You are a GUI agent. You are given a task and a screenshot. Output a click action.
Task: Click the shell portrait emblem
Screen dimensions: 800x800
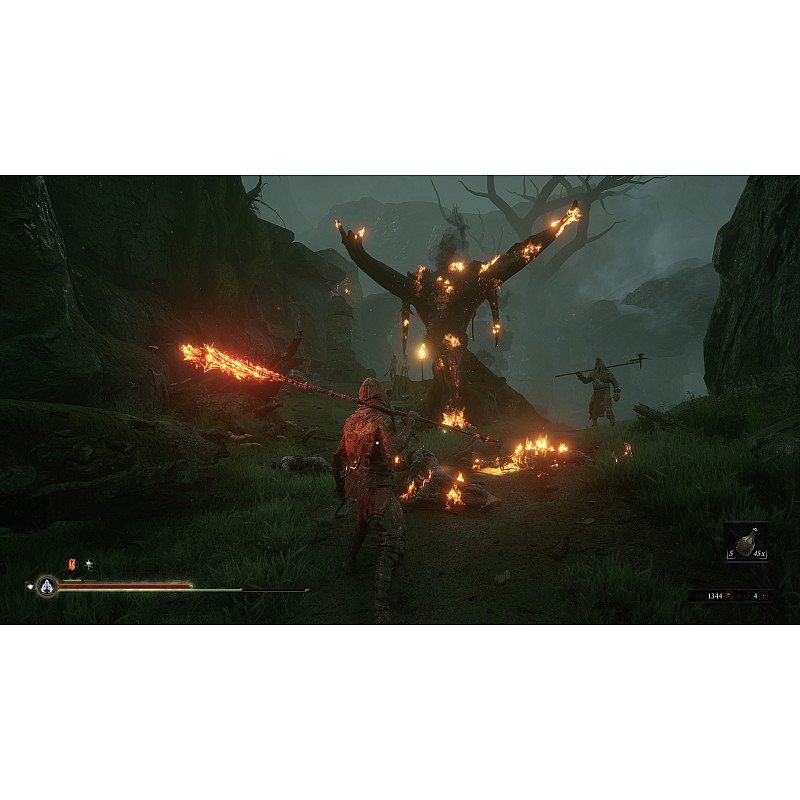pos(46,587)
